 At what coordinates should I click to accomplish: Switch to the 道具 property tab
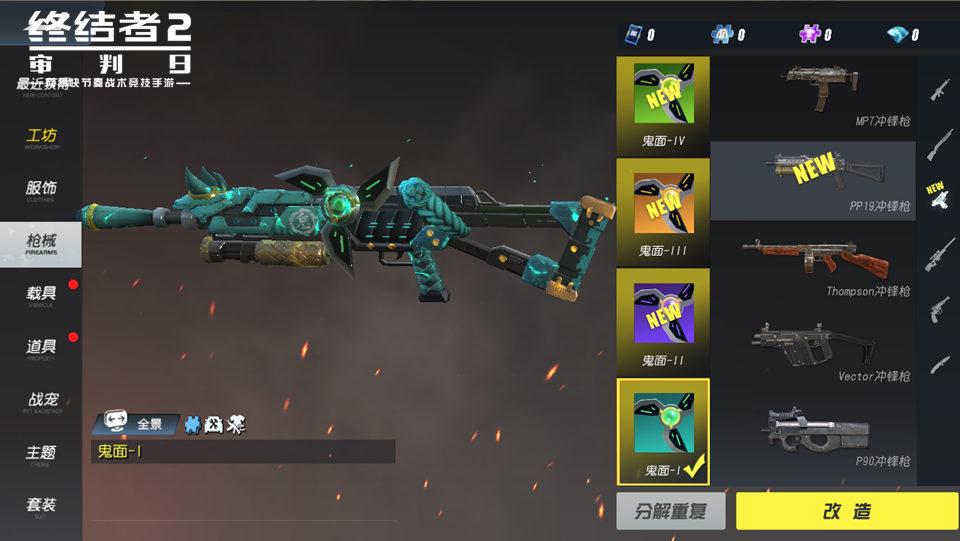[41, 348]
